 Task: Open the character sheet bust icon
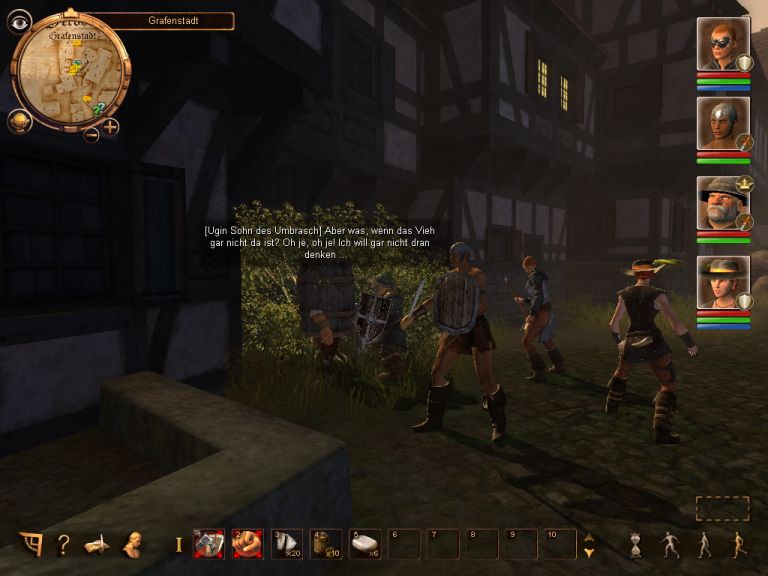[130, 544]
